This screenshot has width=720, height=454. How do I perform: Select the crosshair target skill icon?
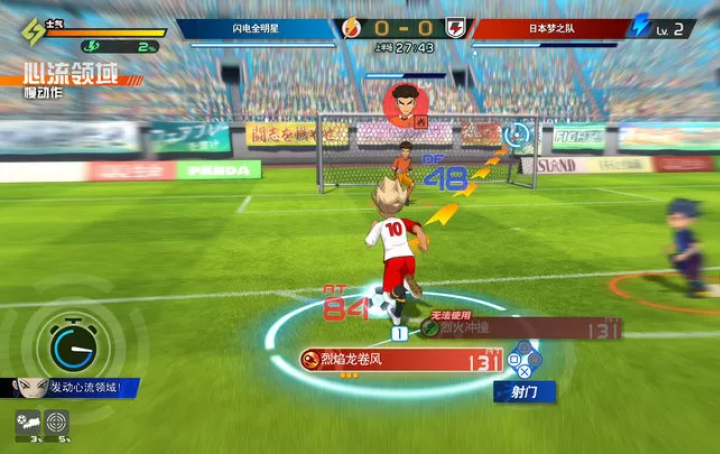[56, 422]
